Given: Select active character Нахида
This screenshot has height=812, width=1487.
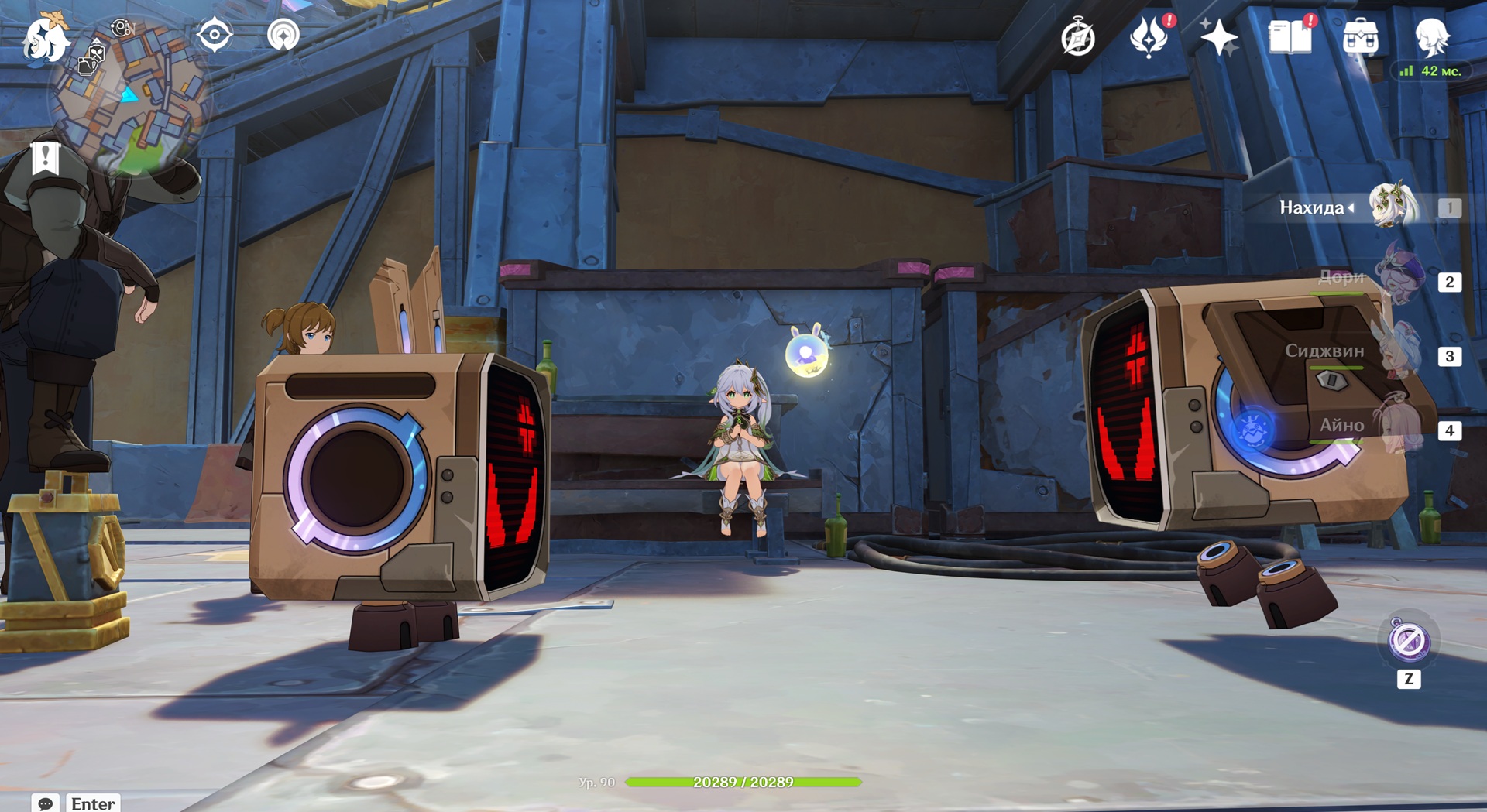Looking at the screenshot, I should (1393, 207).
